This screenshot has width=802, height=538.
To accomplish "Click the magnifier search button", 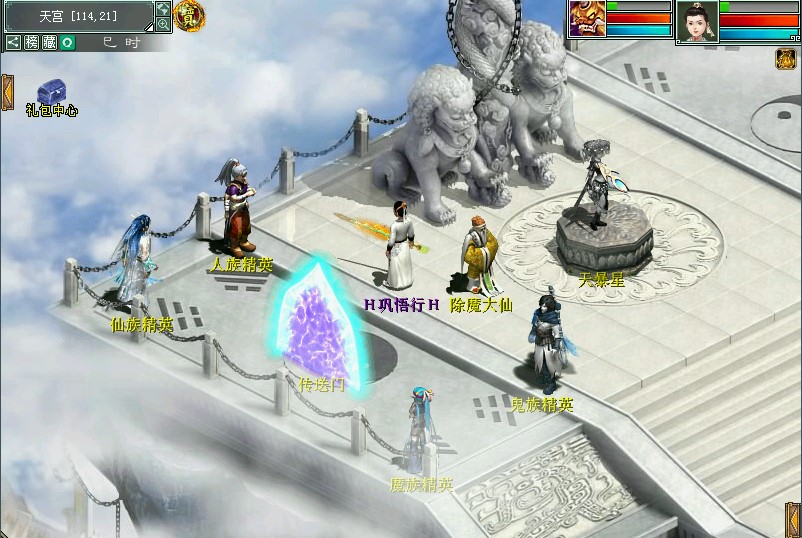I will pos(162,23).
